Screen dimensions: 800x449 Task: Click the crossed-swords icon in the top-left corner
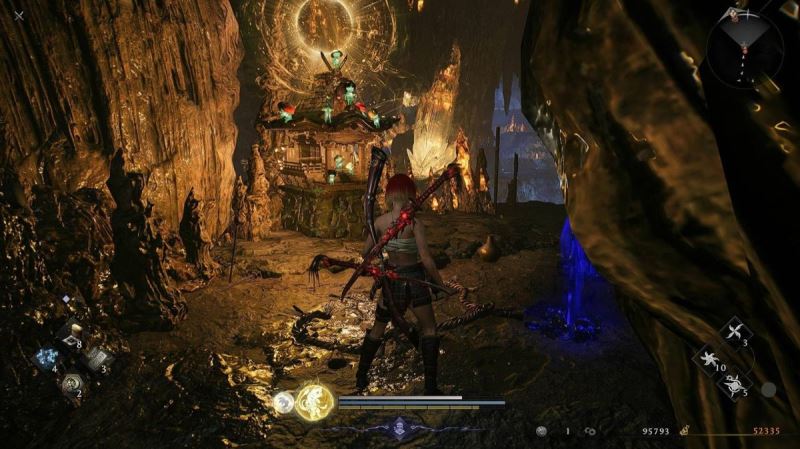[19, 15]
